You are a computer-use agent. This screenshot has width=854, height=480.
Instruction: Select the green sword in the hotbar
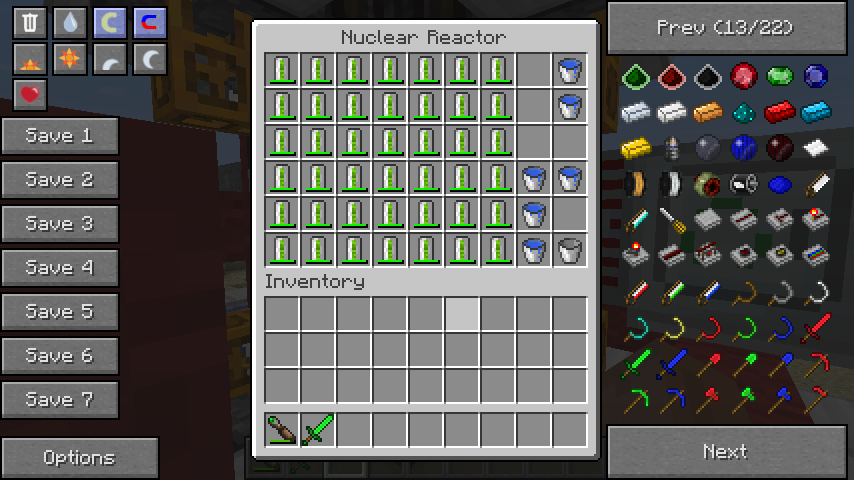318,430
